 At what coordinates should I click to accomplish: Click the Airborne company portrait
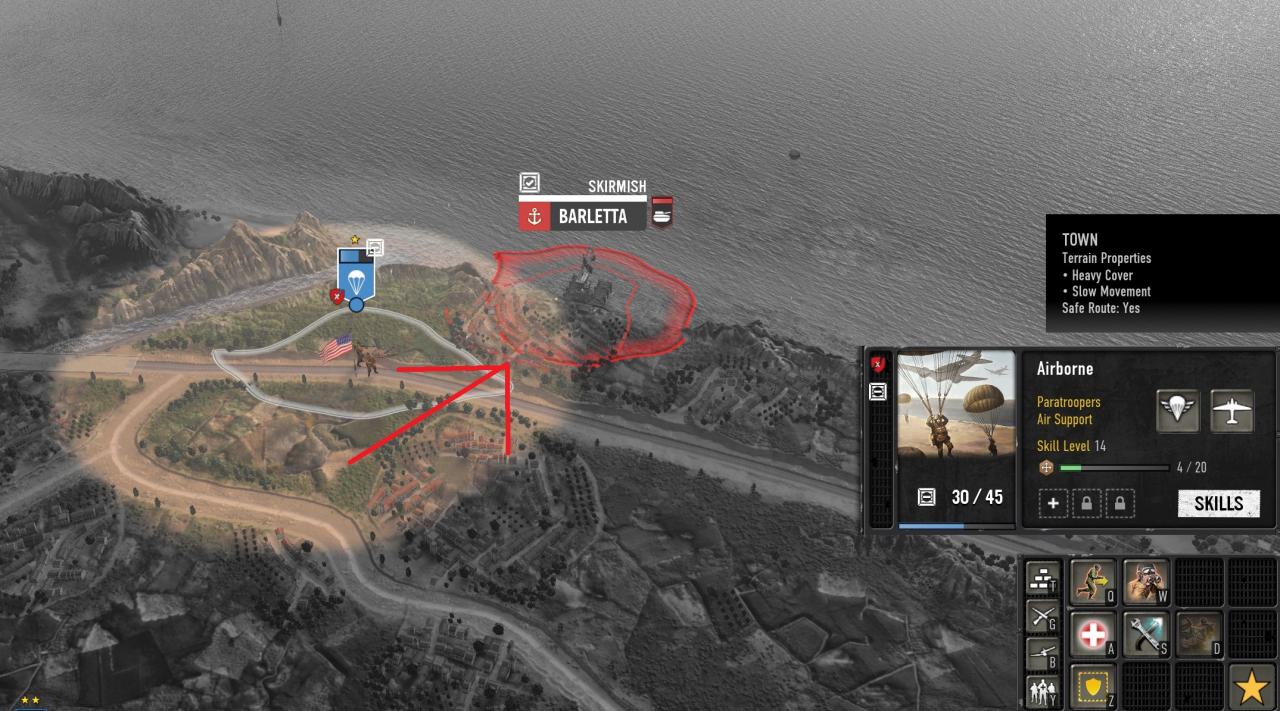point(956,403)
